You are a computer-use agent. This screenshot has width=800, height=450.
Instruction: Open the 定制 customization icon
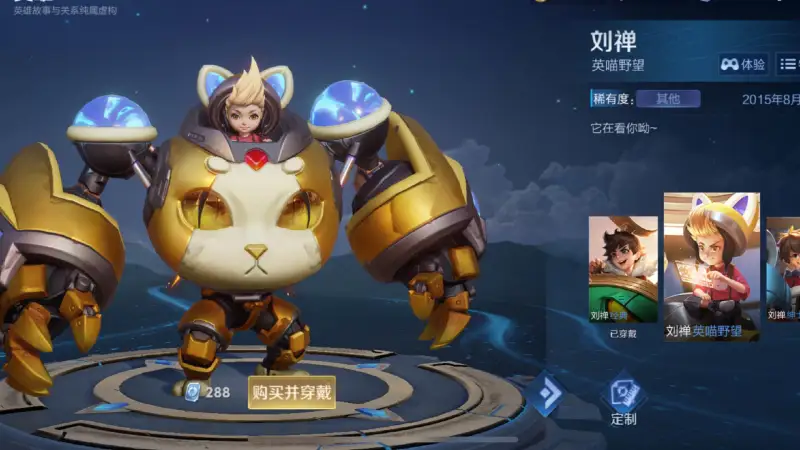pos(623,399)
